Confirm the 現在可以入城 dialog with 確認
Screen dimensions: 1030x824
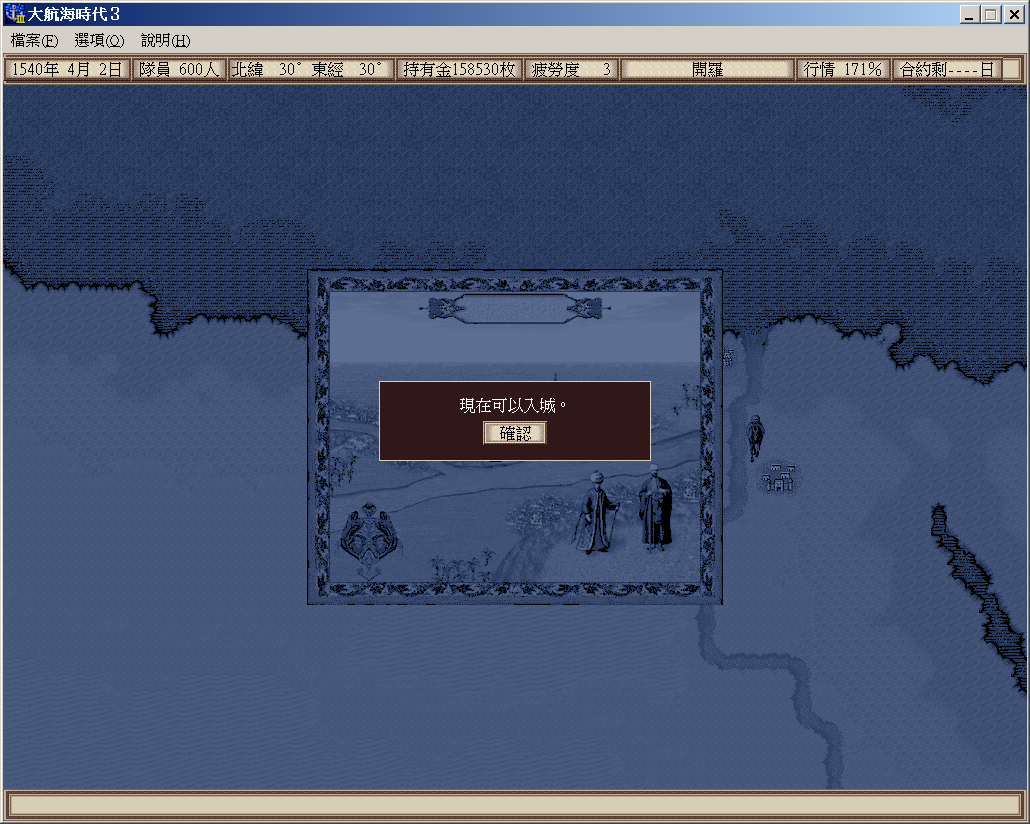(x=515, y=433)
